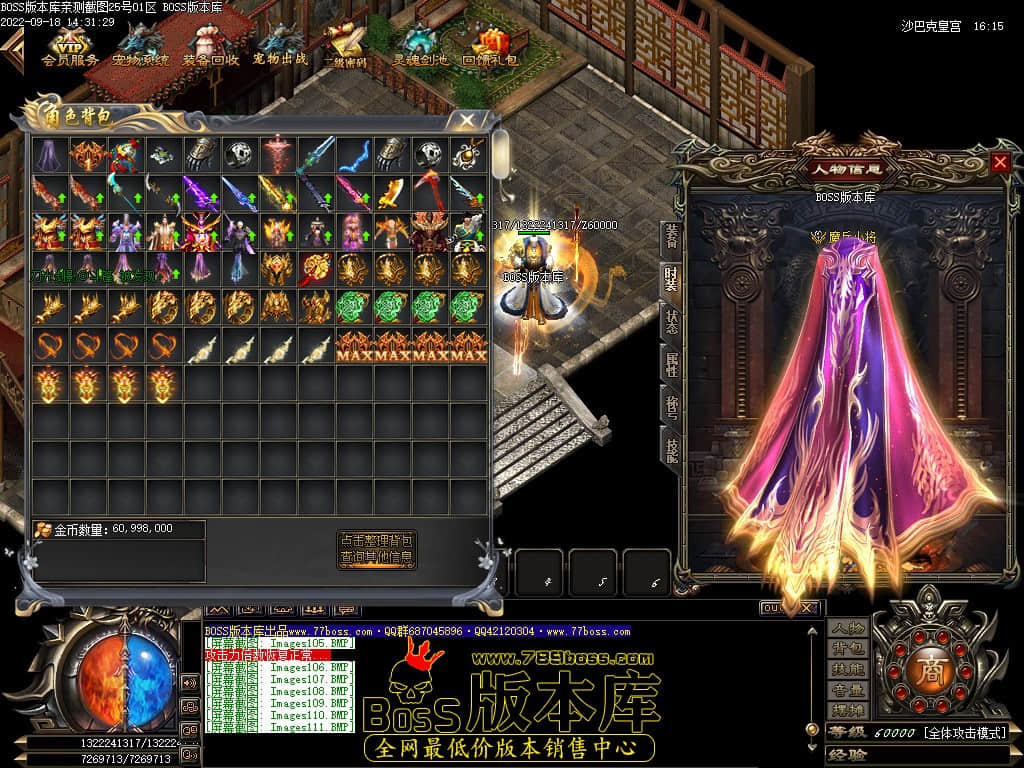The width and height of the screenshot is (1024, 768).
Task: Activate 宠物出战 pet battle icon
Action: [280, 45]
